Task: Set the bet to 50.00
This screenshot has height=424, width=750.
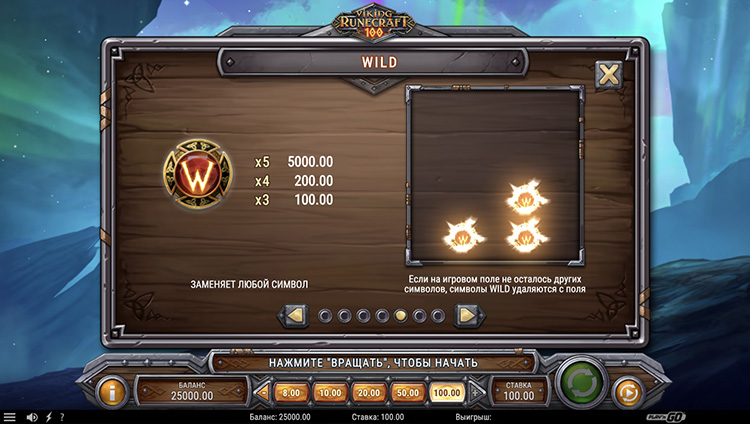Action: click(x=407, y=393)
